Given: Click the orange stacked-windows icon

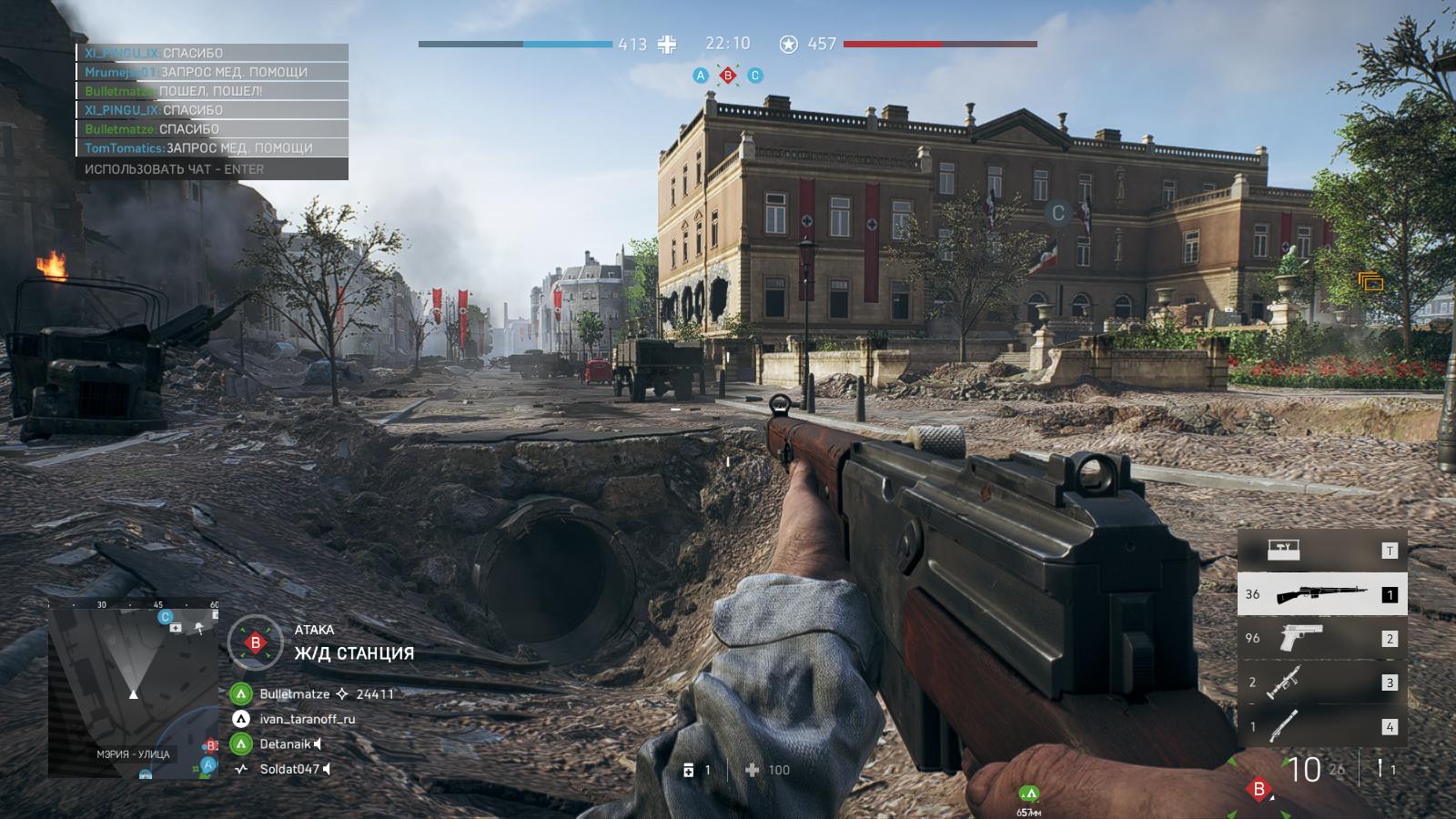Looking at the screenshot, I should point(1370,282).
